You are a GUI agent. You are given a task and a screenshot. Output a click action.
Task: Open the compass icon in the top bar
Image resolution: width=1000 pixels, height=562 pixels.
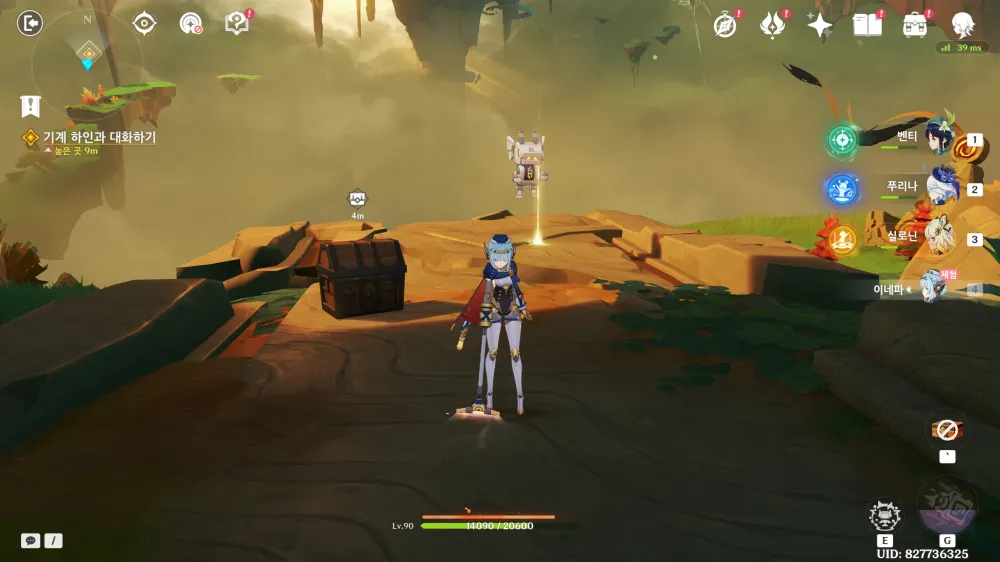(x=725, y=25)
